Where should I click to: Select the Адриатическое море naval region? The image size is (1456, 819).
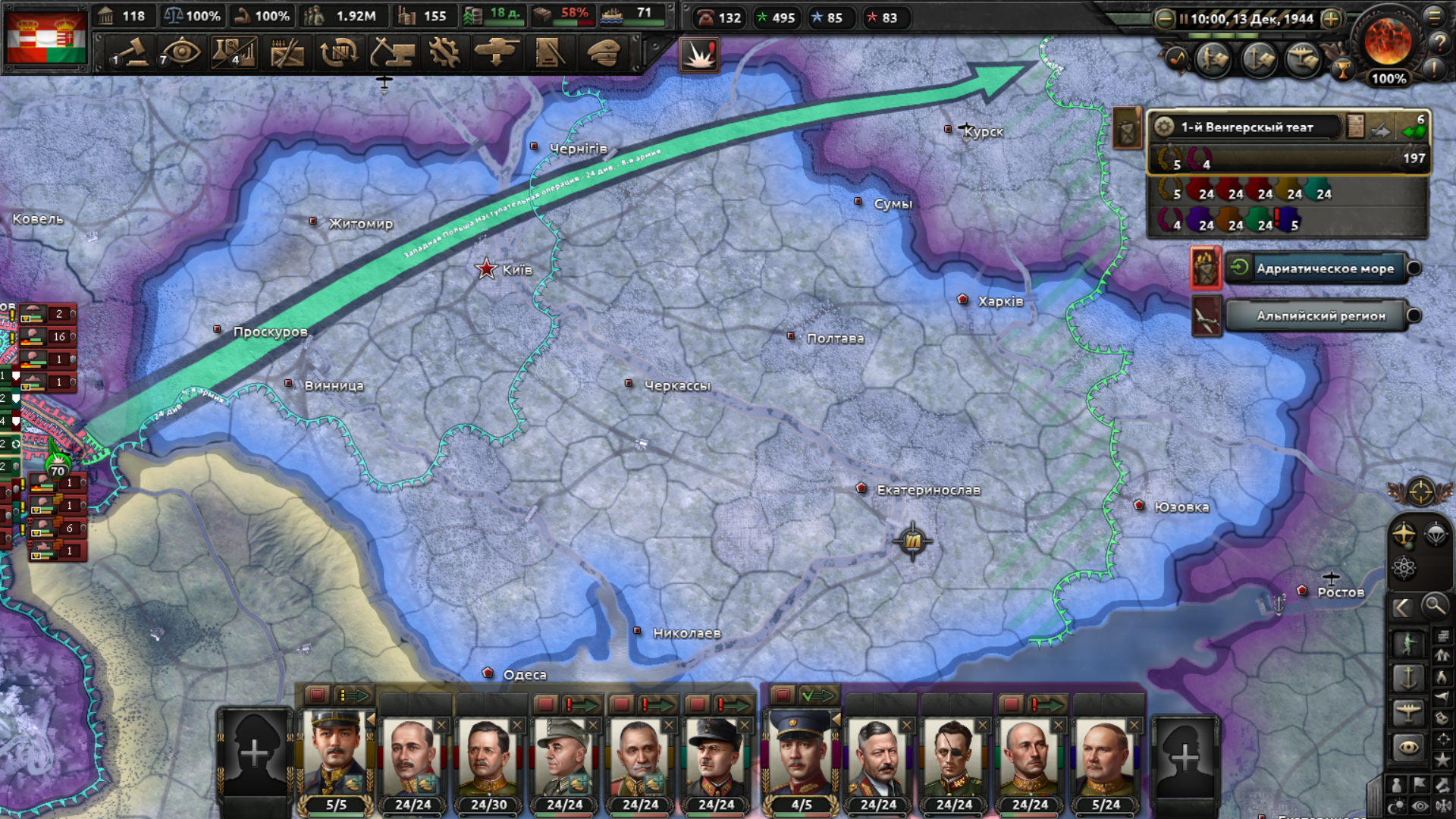click(x=1324, y=268)
